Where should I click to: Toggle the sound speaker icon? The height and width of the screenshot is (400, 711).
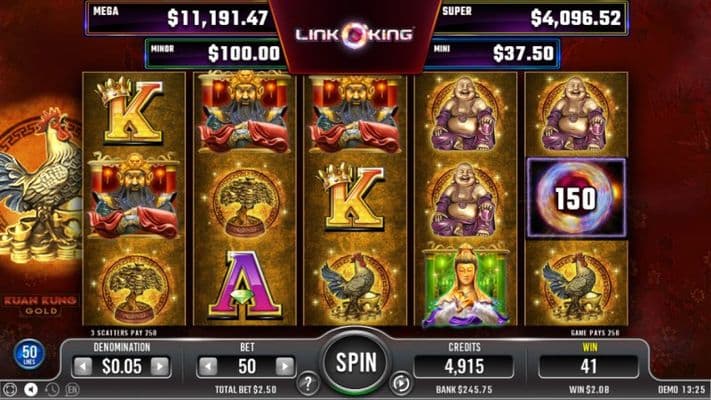pyautogui.click(x=32, y=388)
